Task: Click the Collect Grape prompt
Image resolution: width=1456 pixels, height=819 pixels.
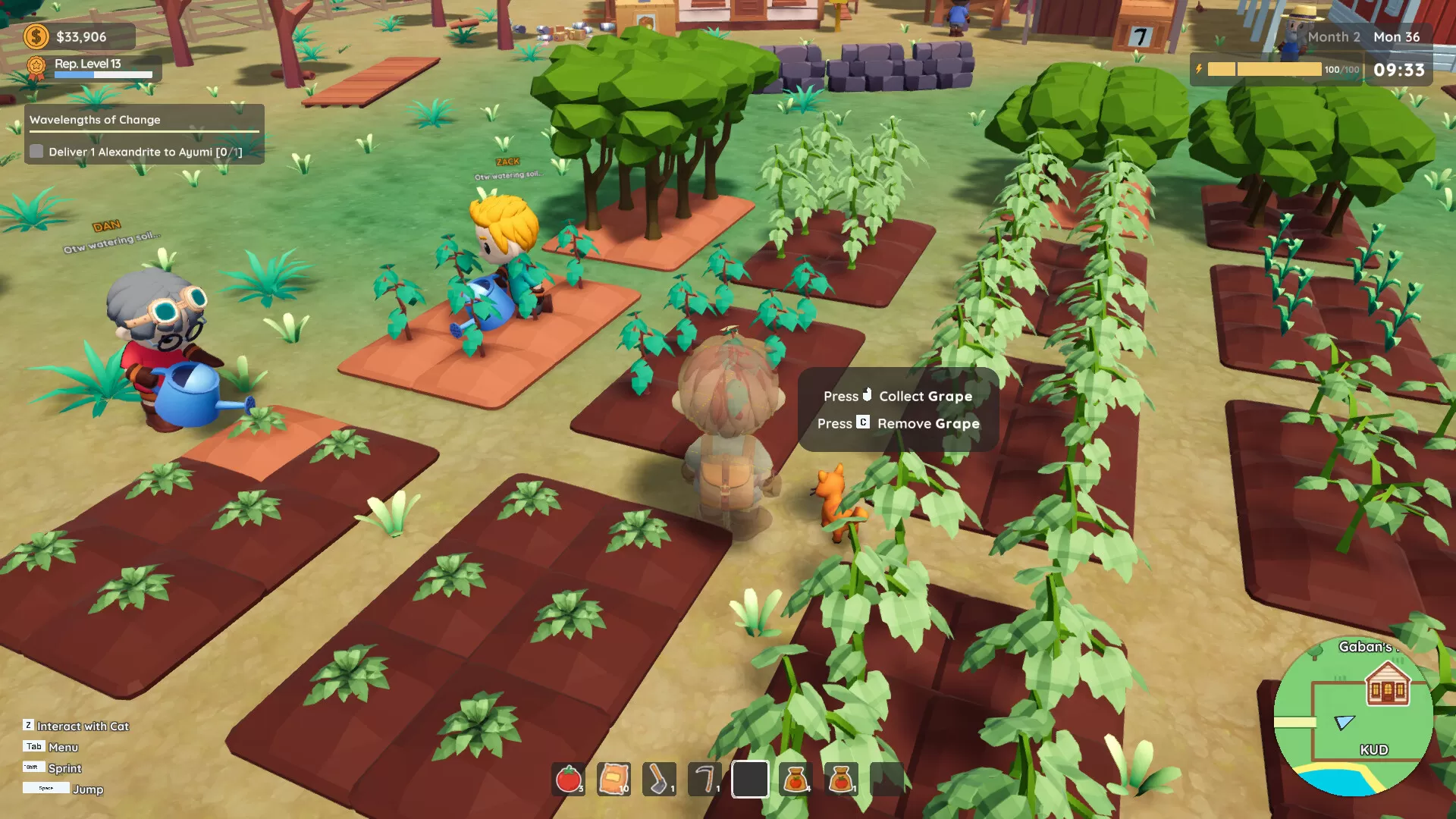Action: pos(898,396)
